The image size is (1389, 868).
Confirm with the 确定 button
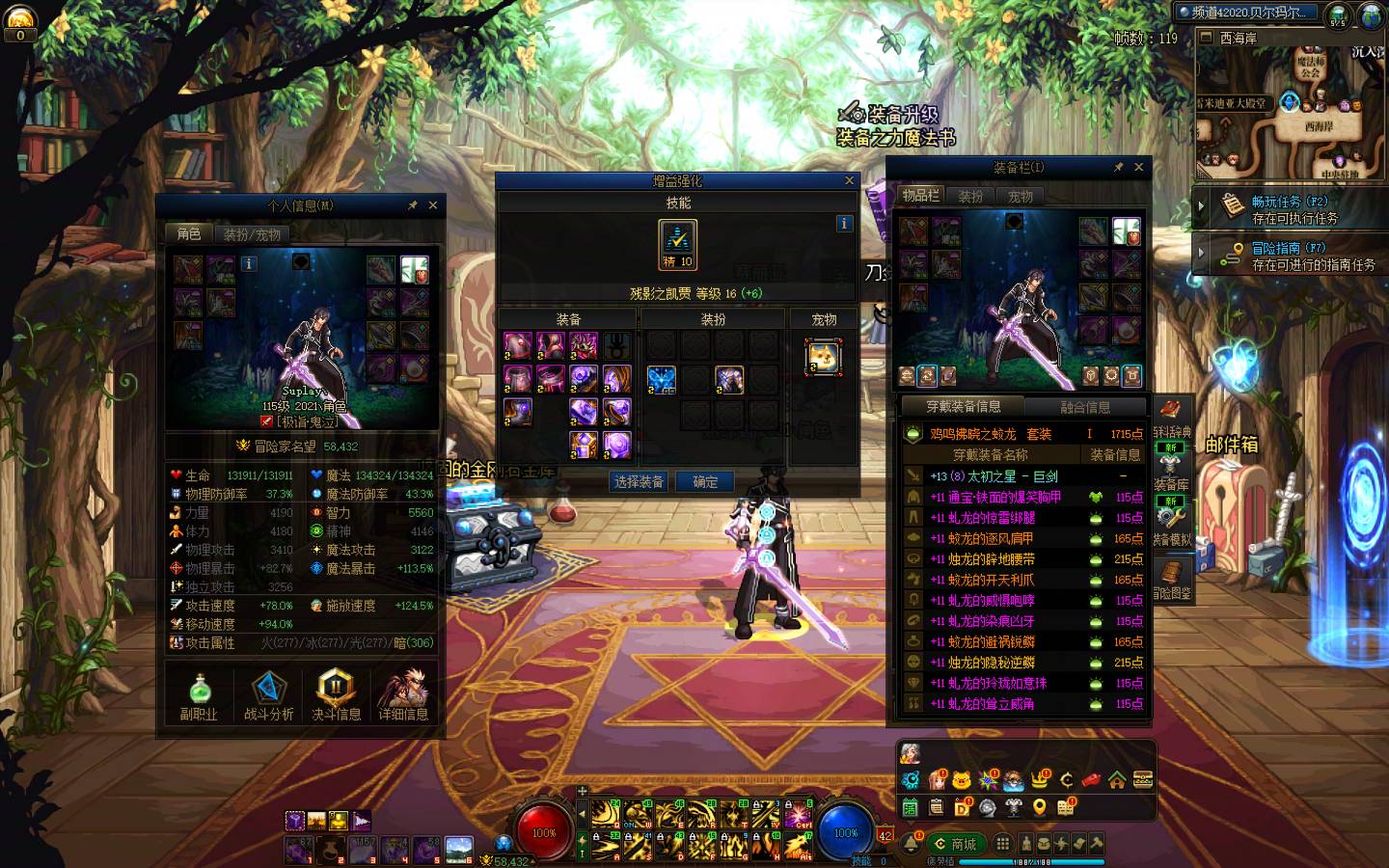tap(705, 481)
